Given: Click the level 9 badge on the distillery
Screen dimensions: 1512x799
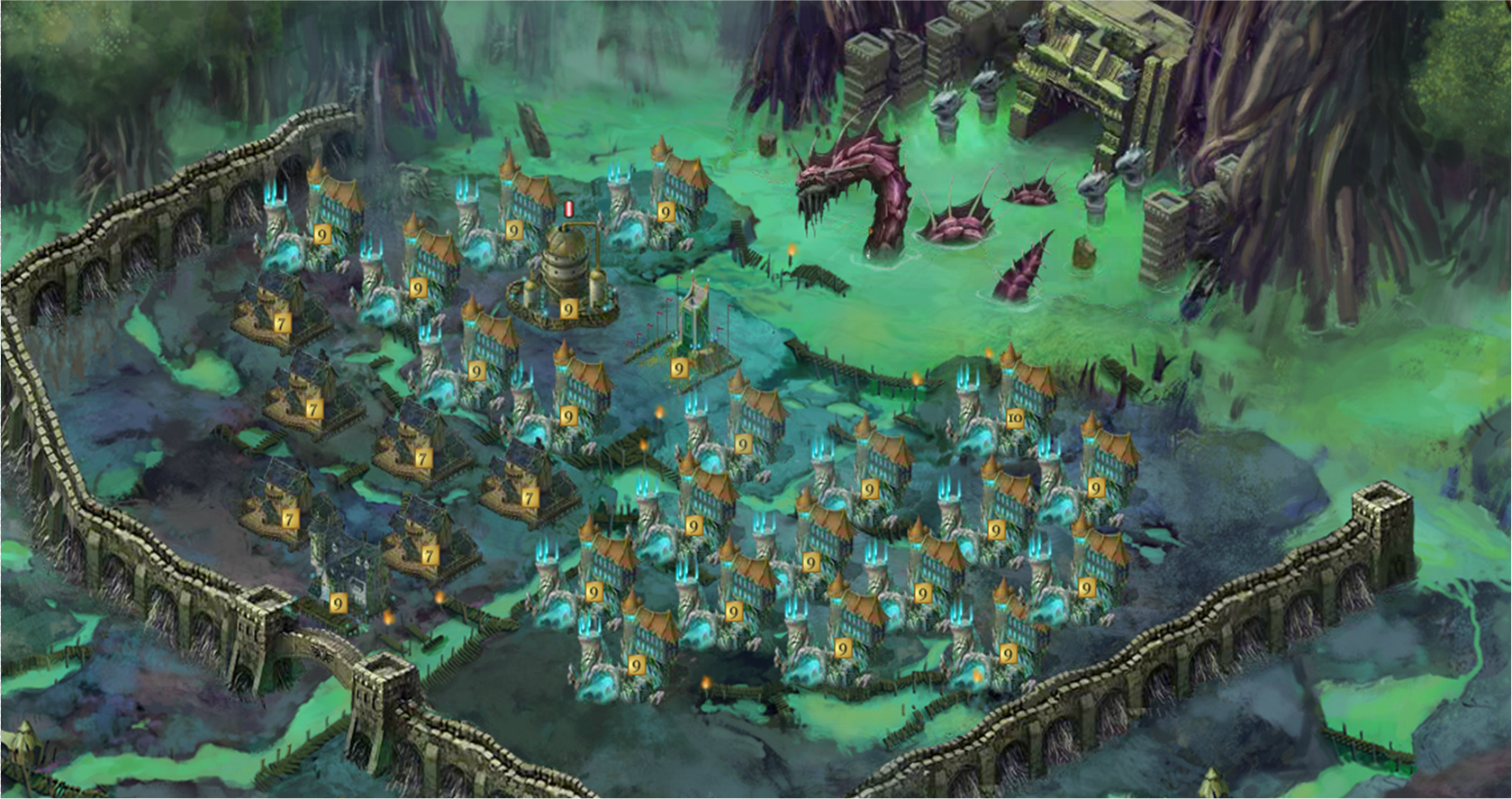Looking at the screenshot, I should pyautogui.click(x=566, y=311).
